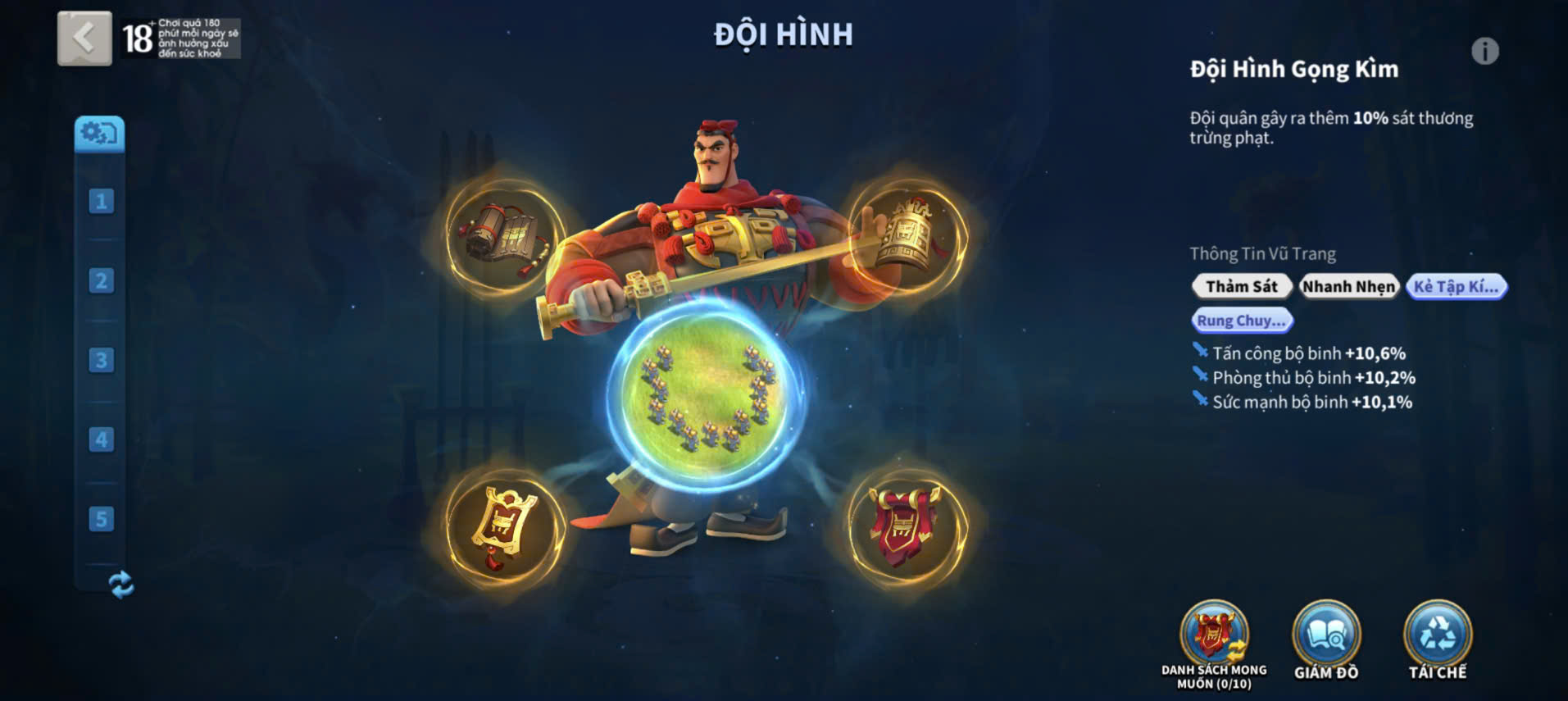This screenshot has width=1568, height=701.
Task: Switch to formation preset 2
Action: 101,280
